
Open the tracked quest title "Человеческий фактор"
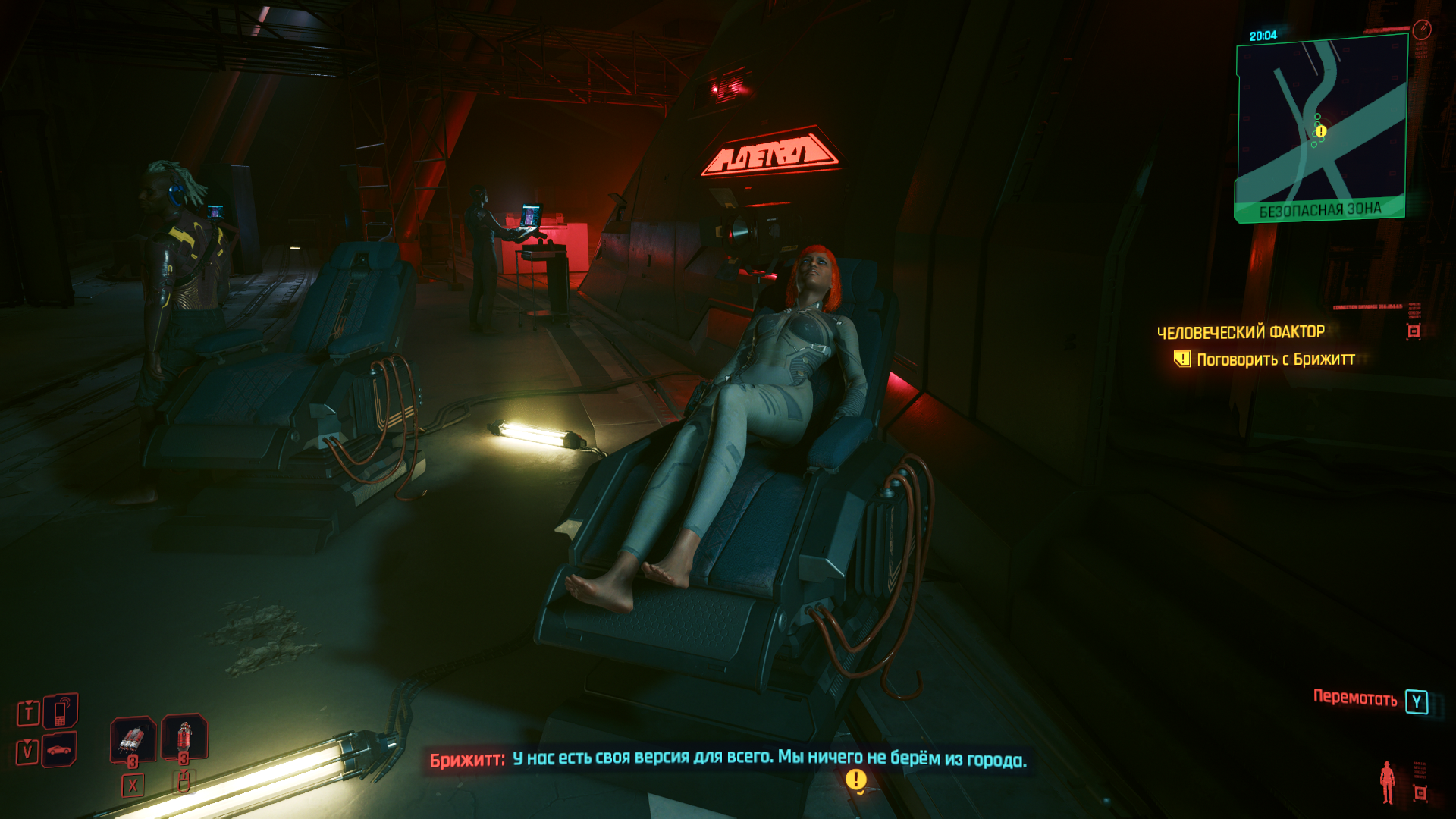[1241, 332]
